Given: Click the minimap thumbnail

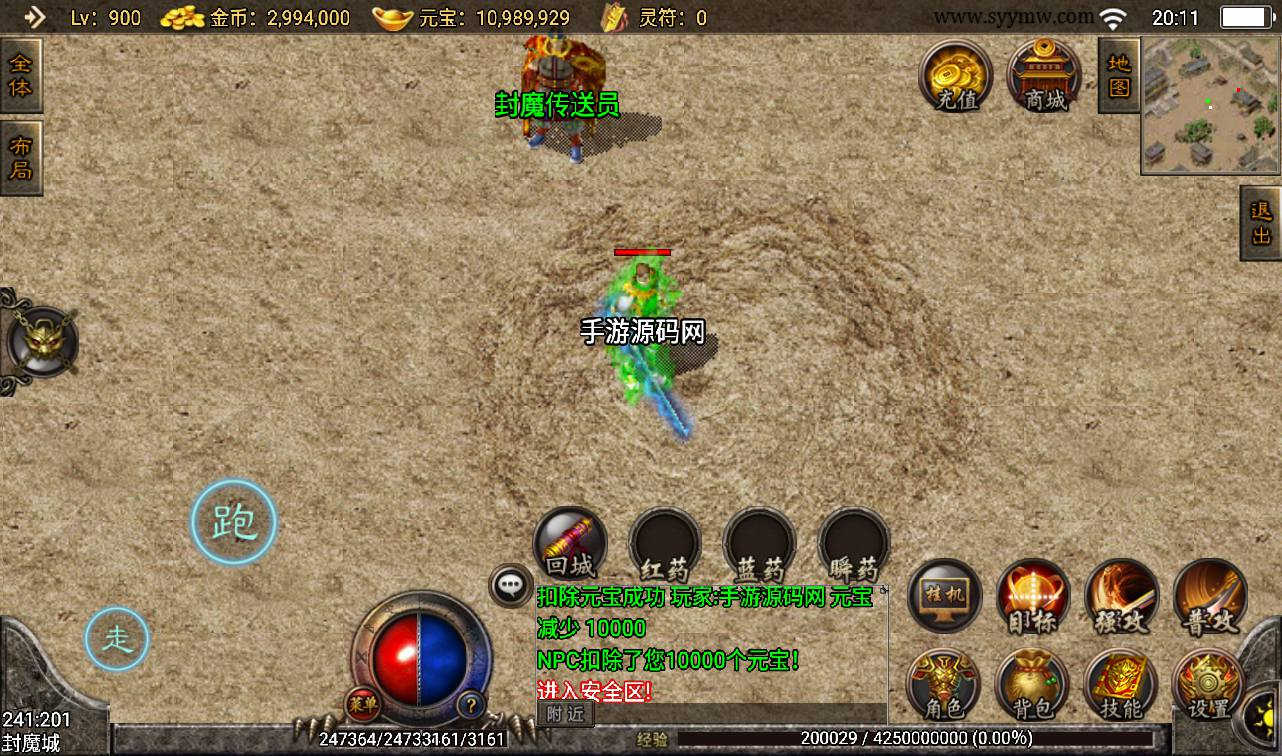Looking at the screenshot, I should (1210, 106).
